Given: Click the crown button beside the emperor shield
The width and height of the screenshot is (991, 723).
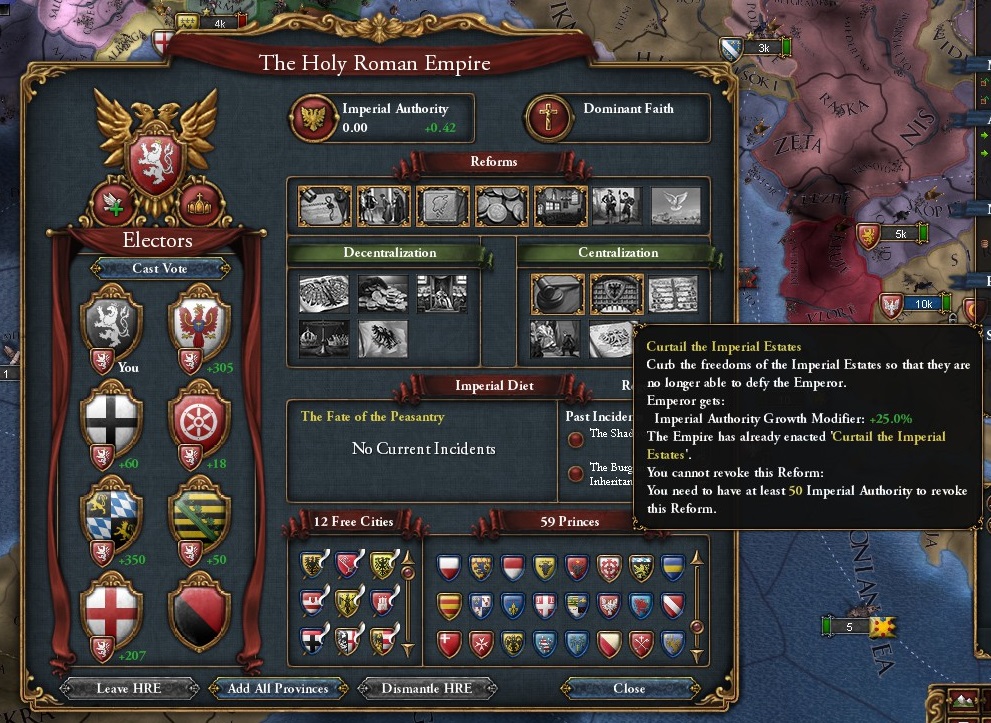Looking at the screenshot, I should 200,203.
